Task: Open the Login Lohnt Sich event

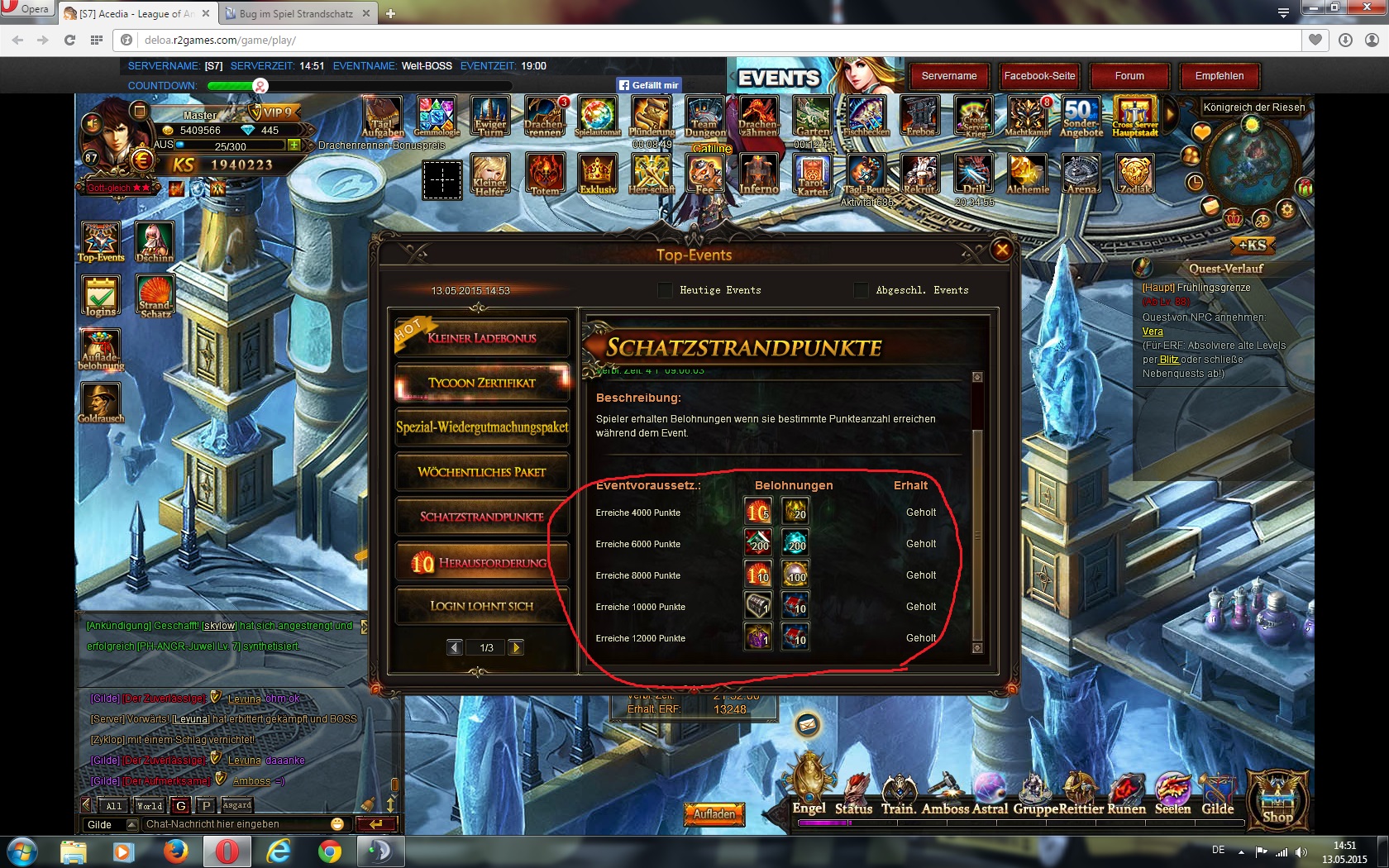Action: coord(482,606)
